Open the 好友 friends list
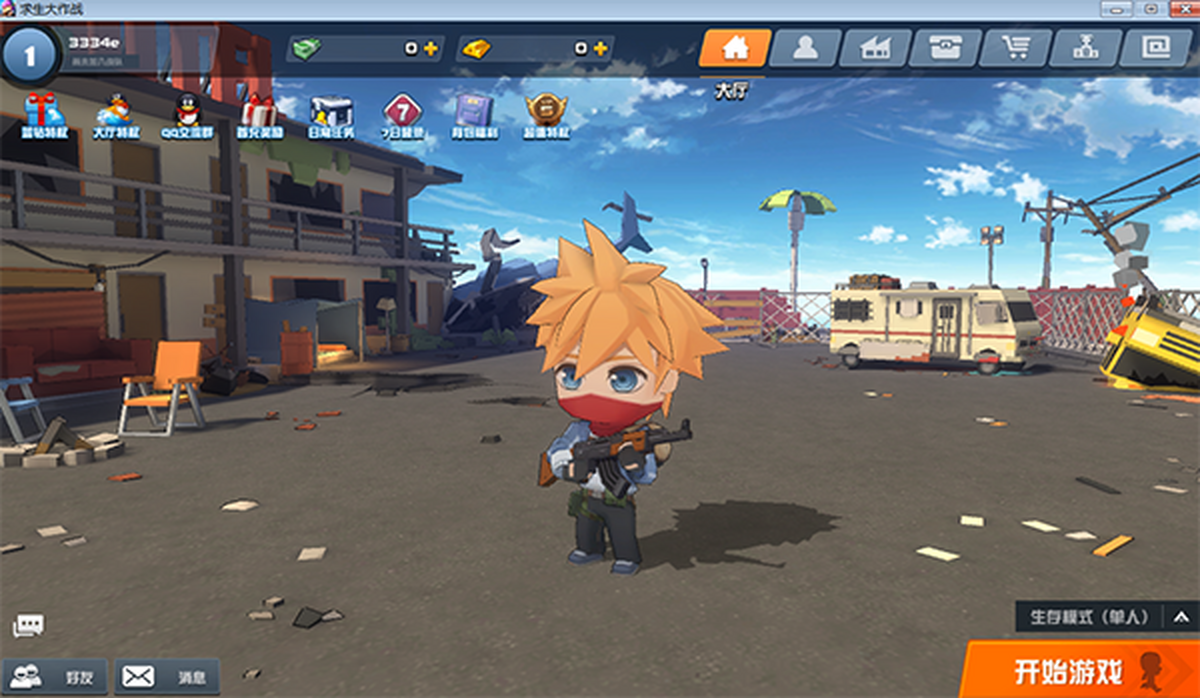 tap(56, 677)
